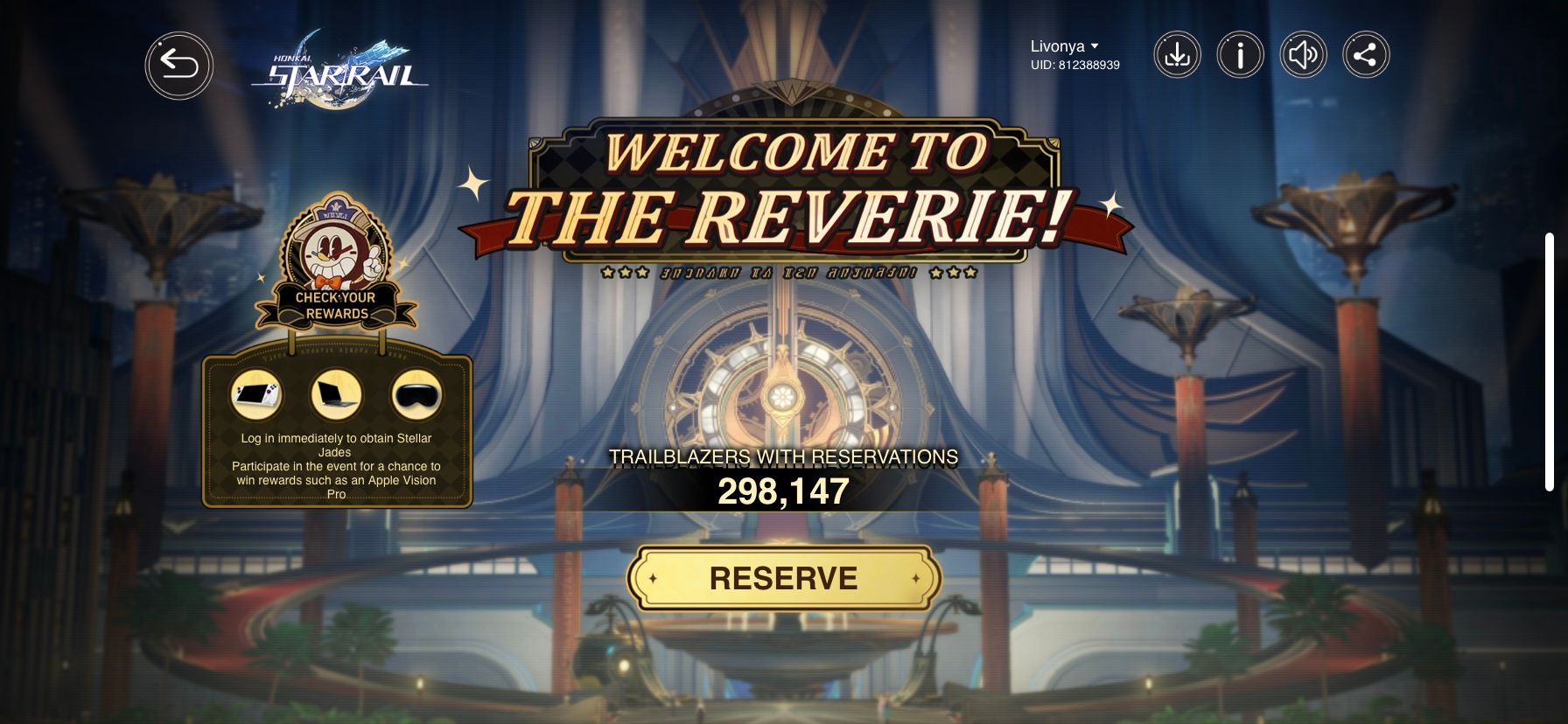The image size is (1568, 724).
Task: Toggle sound off using the volume button
Action: 1304,54
